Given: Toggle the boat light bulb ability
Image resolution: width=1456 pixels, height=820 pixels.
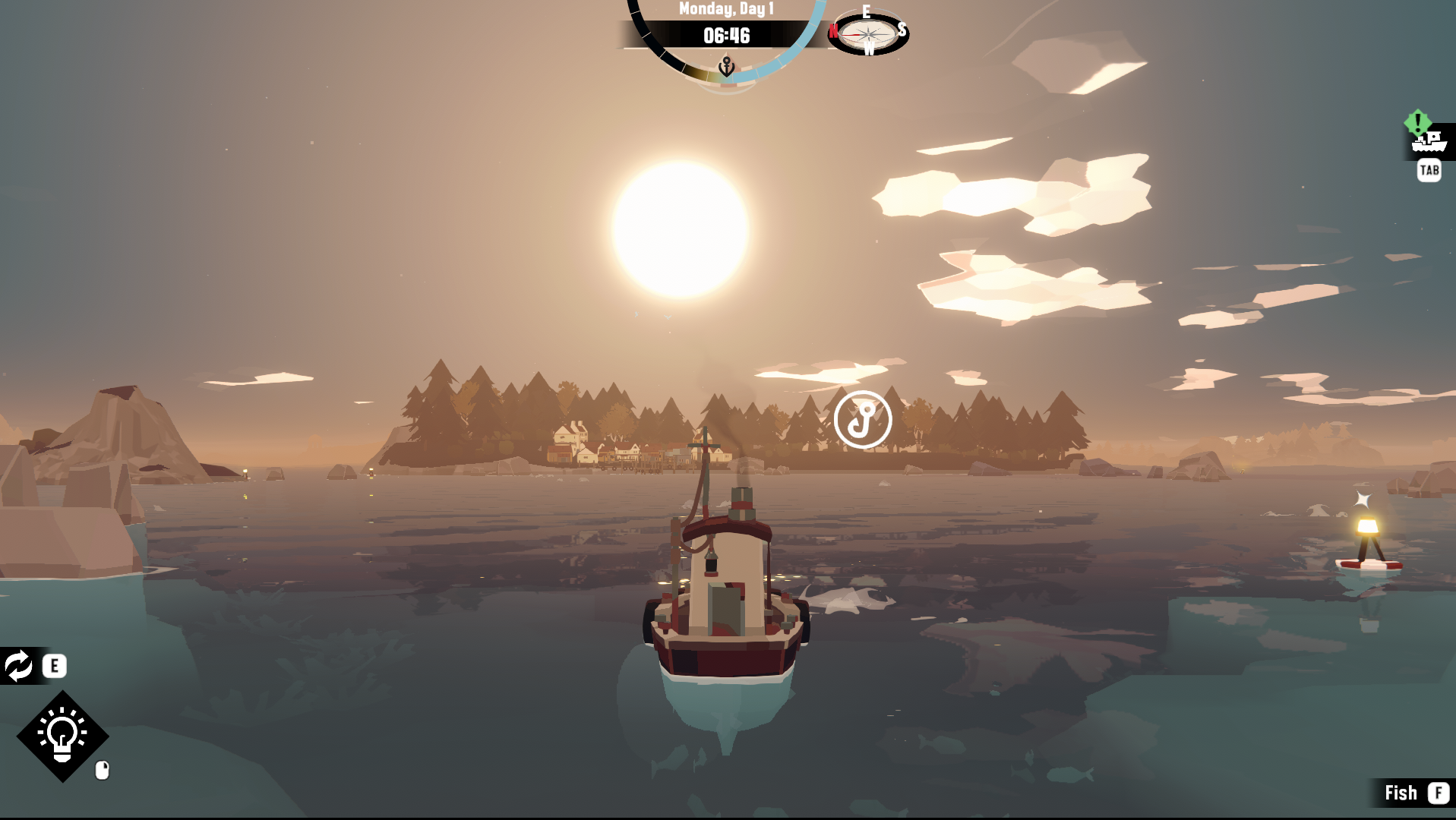Looking at the screenshot, I should click(x=62, y=736).
